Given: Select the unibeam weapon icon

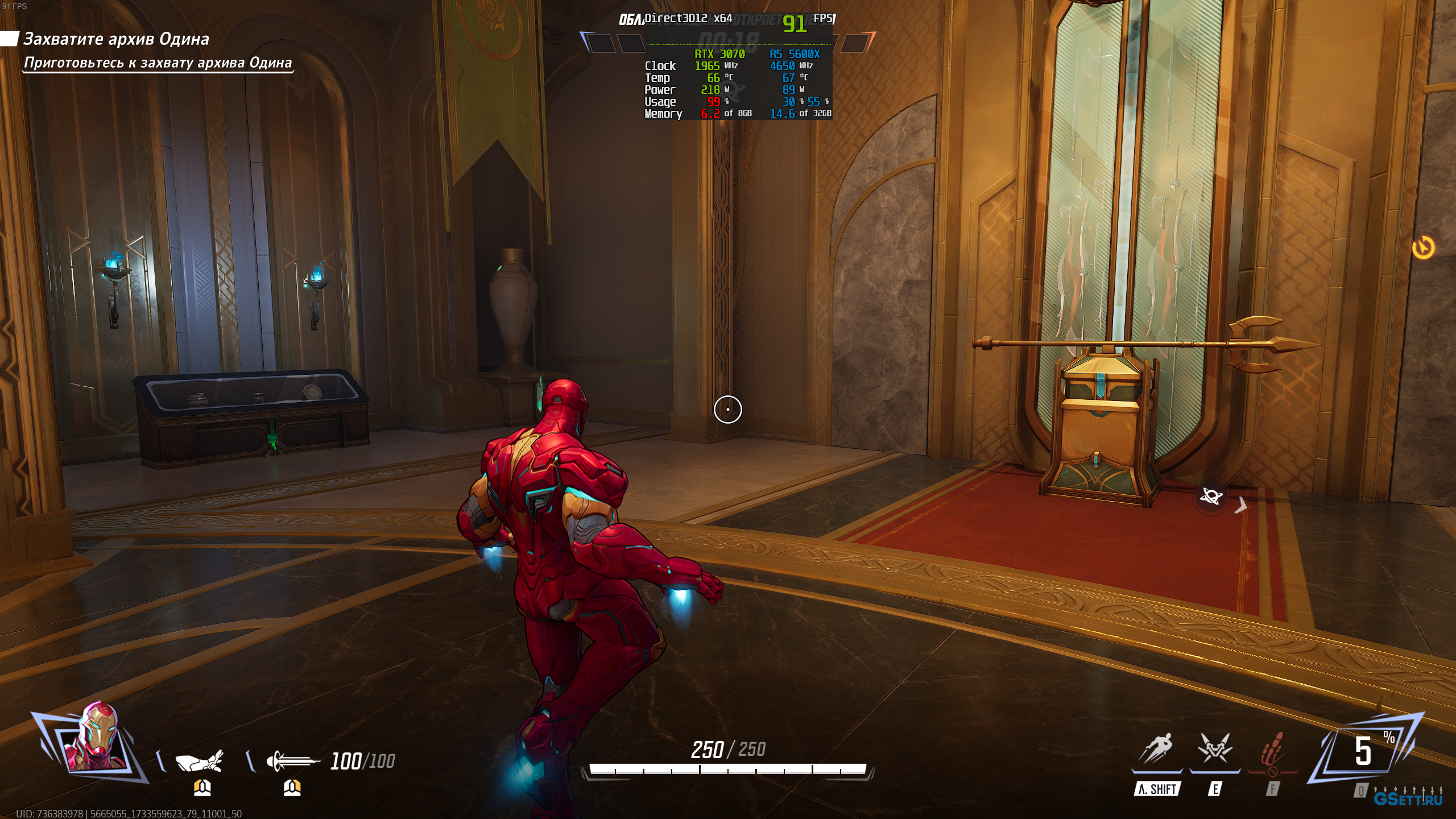Looking at the screenshot, I should pos(292,760).
